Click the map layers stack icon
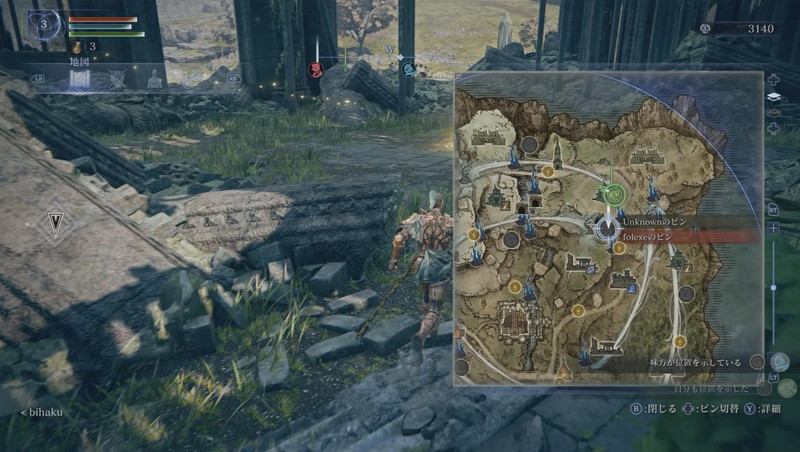This screenshot has width=800, height=452. point(773,97)
